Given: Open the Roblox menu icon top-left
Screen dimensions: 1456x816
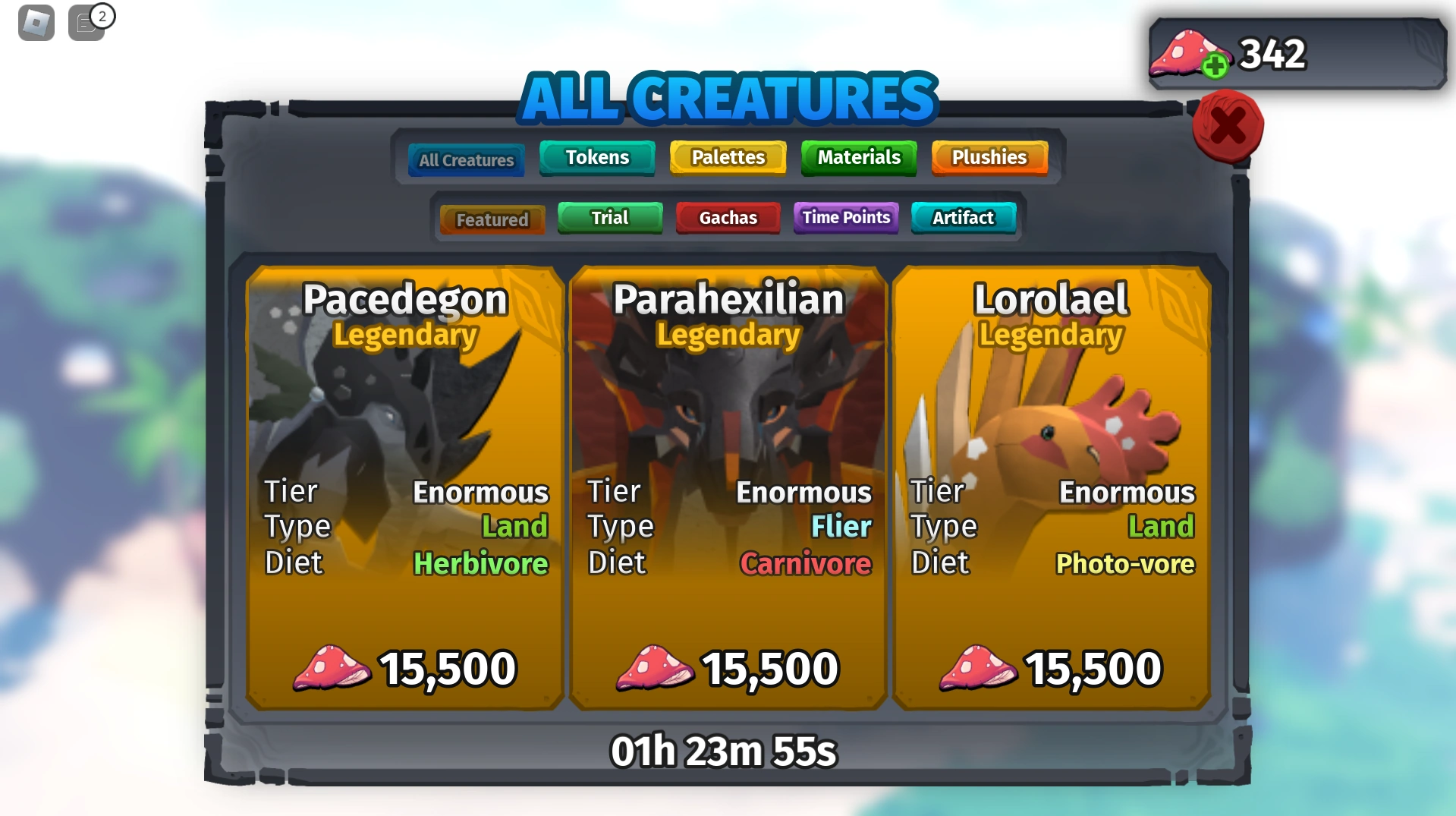Looking at the screenshot, I should tap(34, 23).
